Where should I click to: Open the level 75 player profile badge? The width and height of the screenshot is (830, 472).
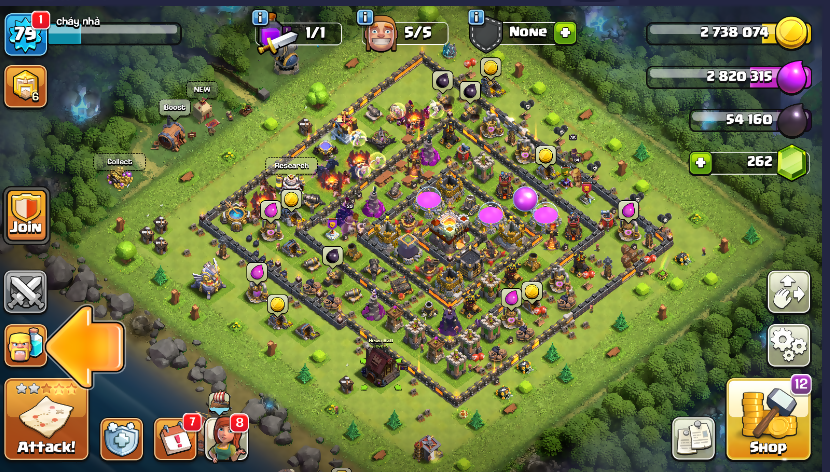24,34
